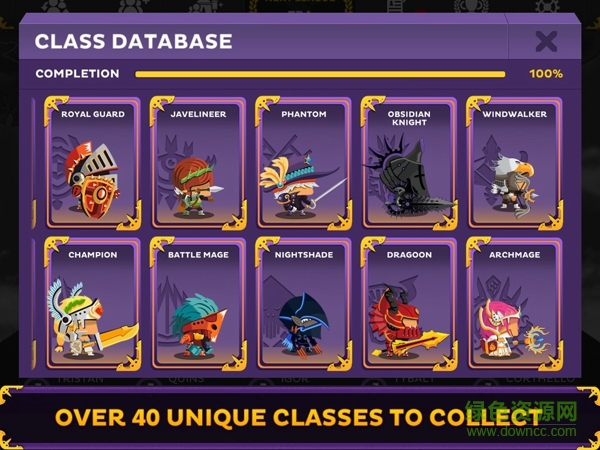Open the Javelineer class card

click(198, 165)
